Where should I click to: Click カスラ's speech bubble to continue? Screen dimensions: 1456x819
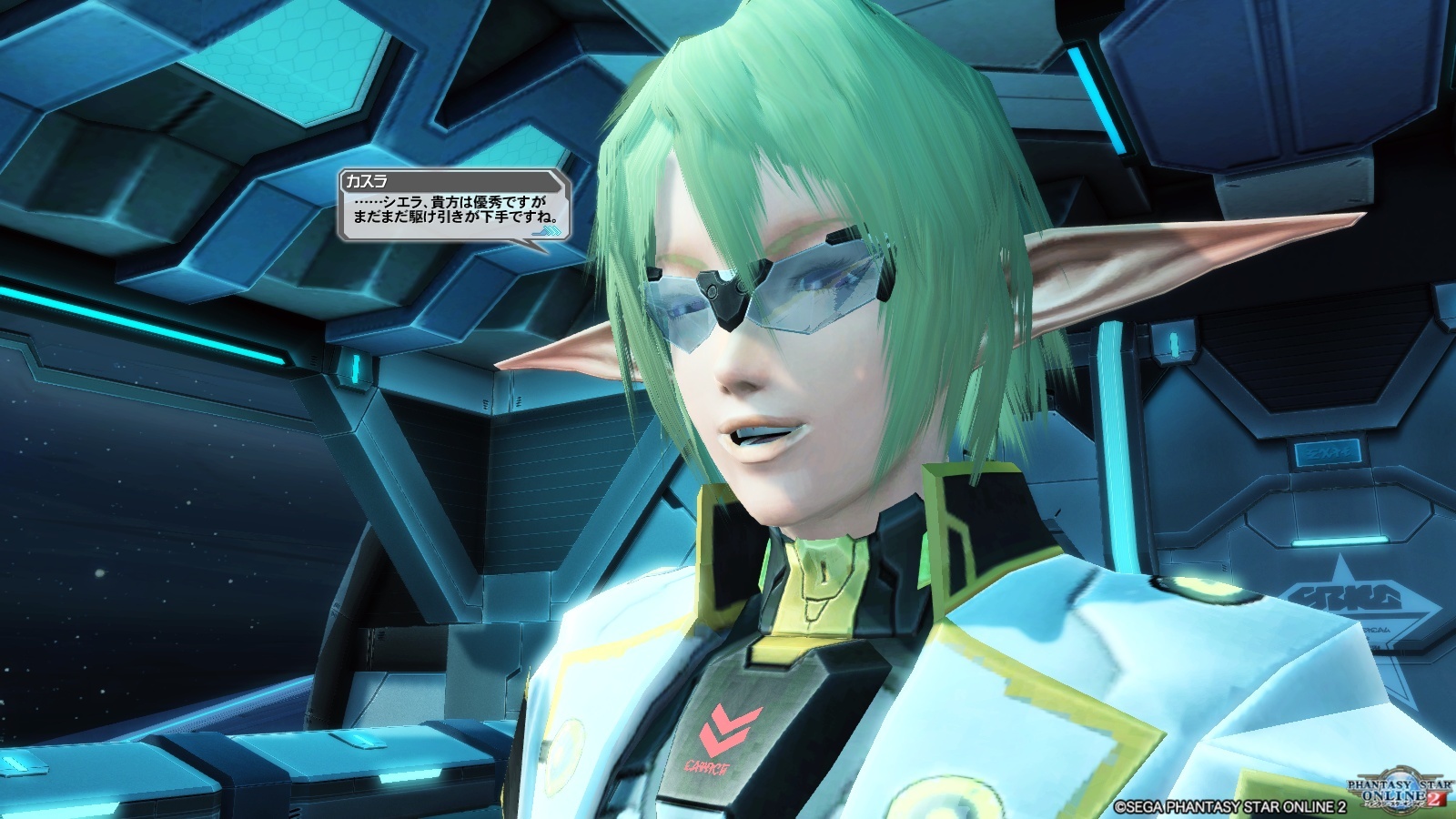tap(453, 210)
